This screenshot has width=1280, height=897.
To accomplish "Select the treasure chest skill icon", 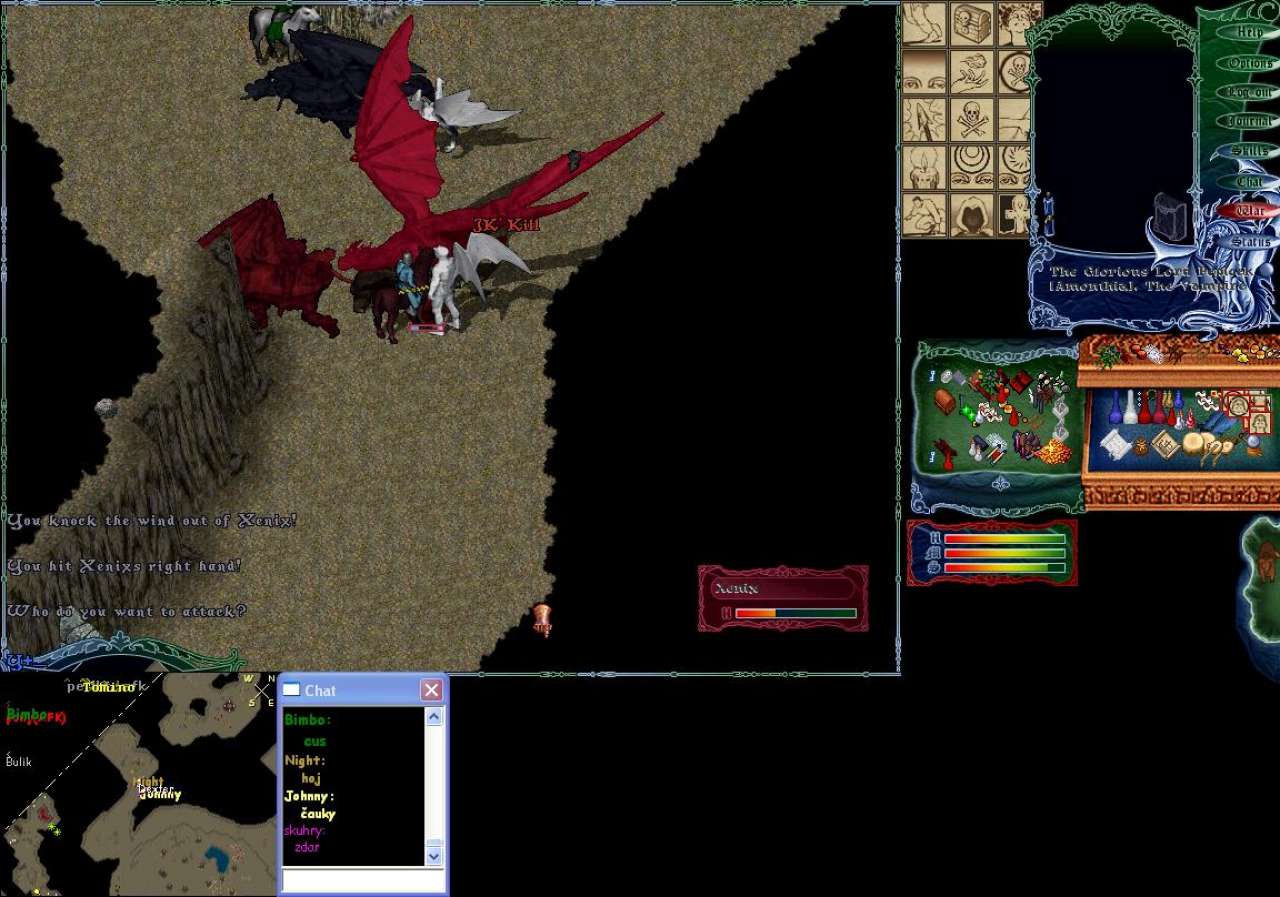I will [972, 23].
